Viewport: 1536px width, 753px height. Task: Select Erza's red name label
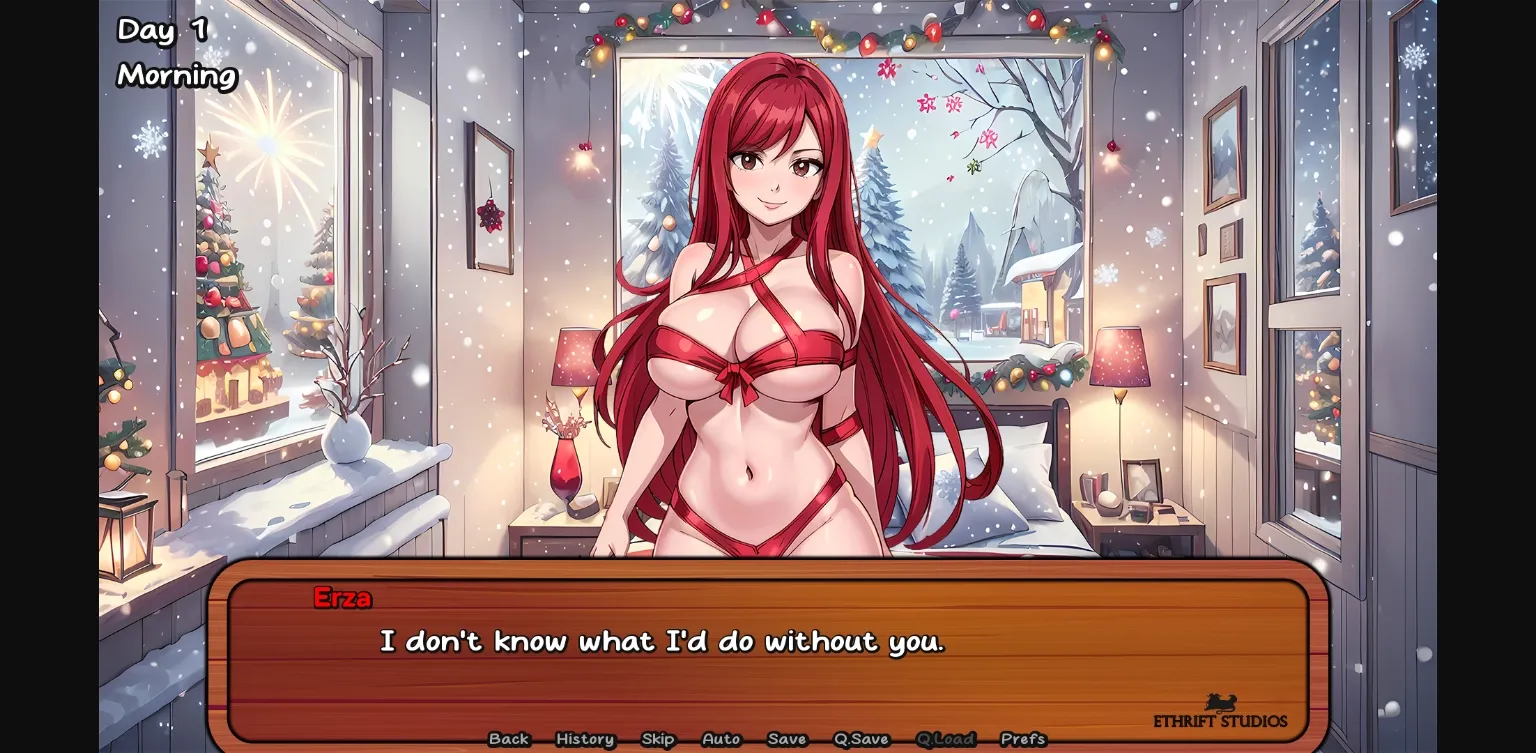coord(344,598)
